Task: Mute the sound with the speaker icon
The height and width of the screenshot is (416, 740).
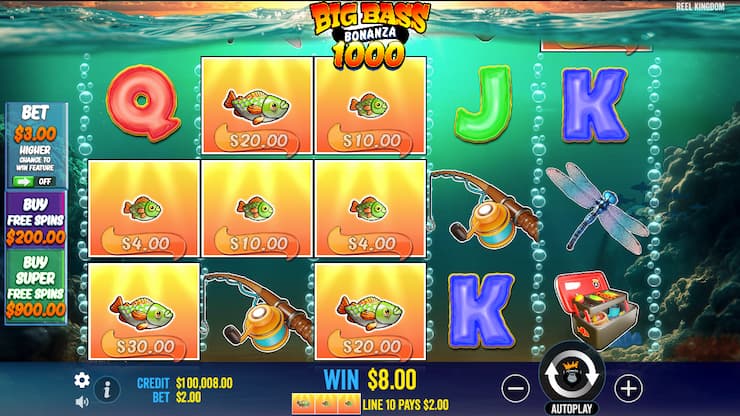Action: click(x=82, y=402)
